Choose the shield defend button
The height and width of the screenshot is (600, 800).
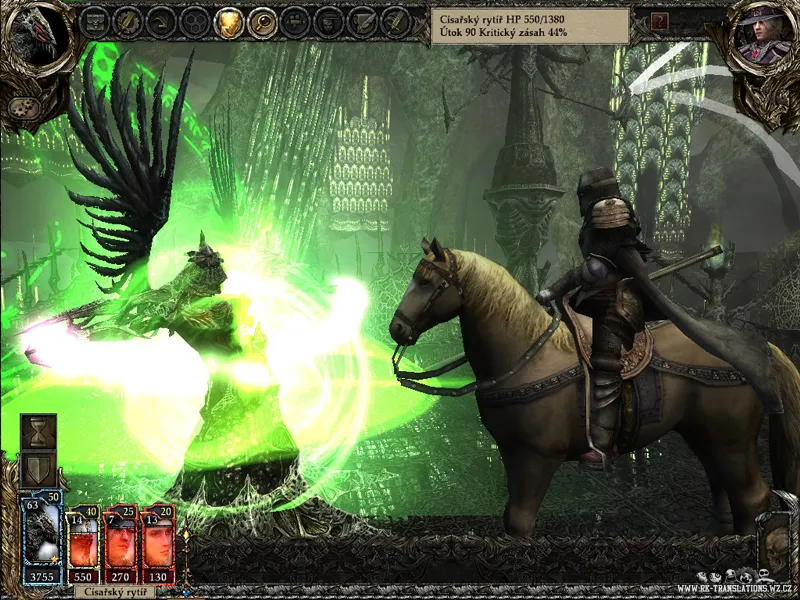39,469
